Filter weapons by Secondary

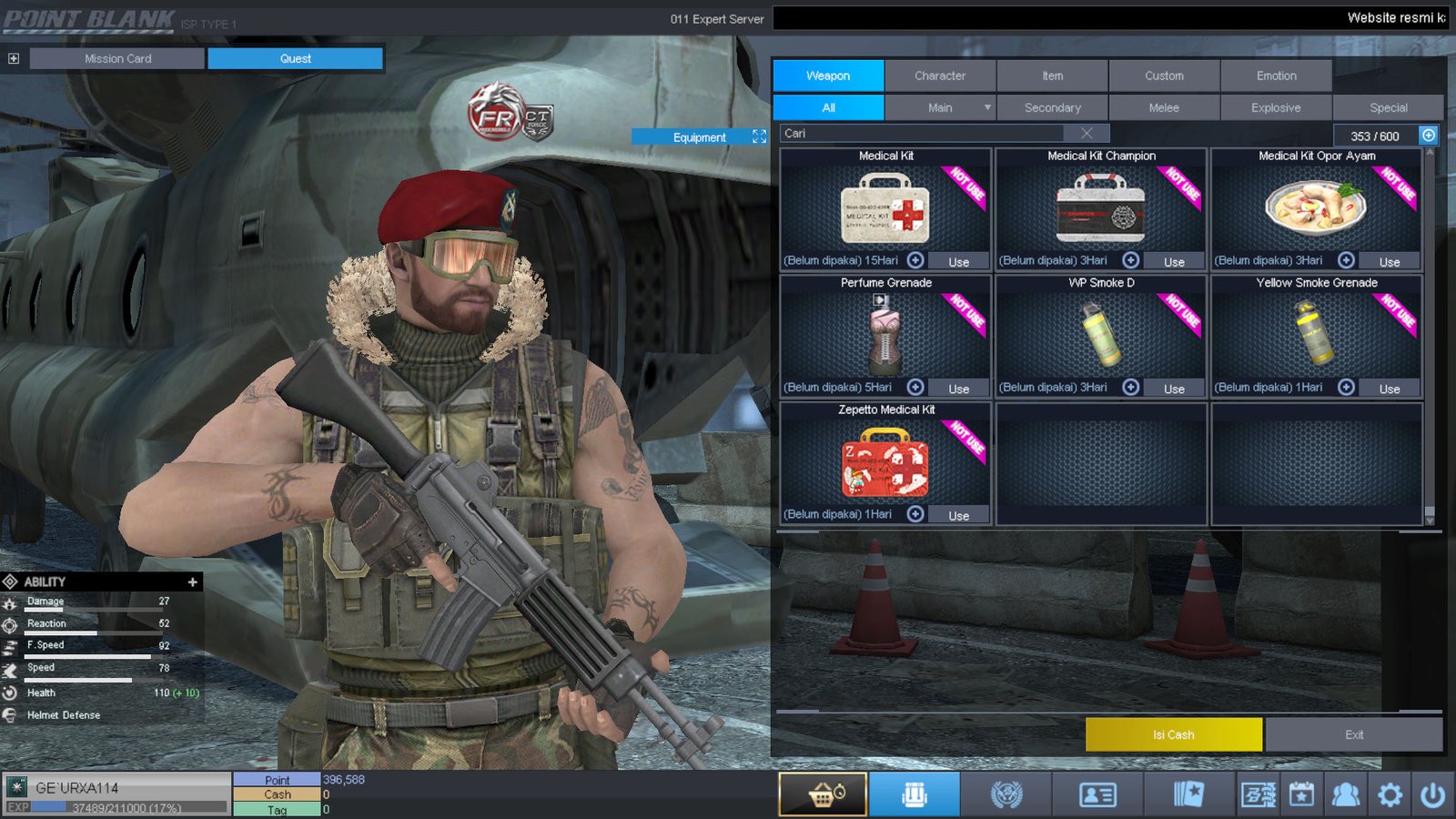[1052, 107]
